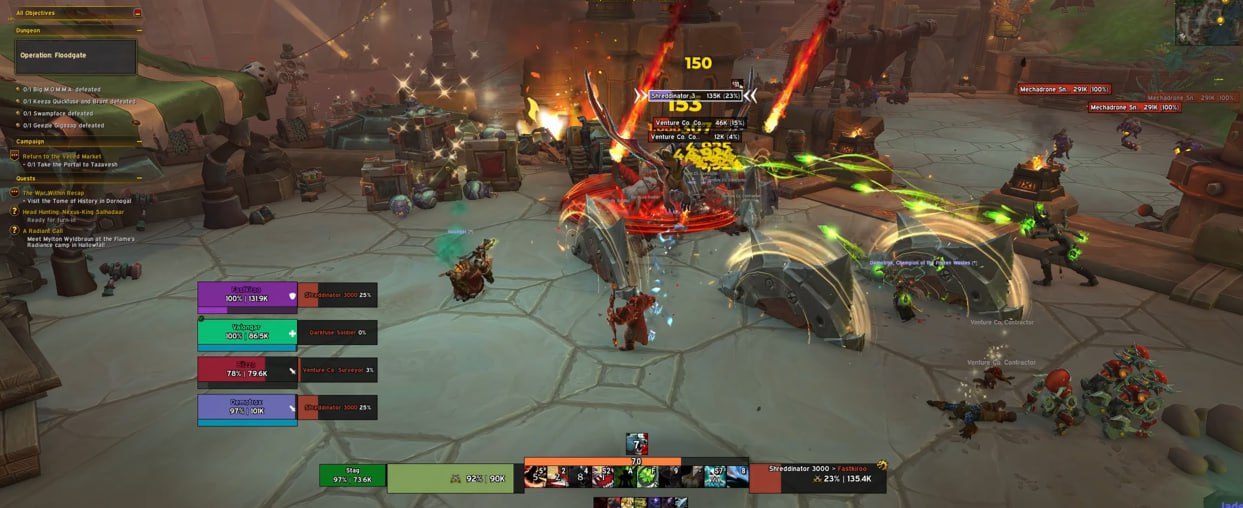Use the ability icon showing 57
1243x508 pixels.
point(714,477)
